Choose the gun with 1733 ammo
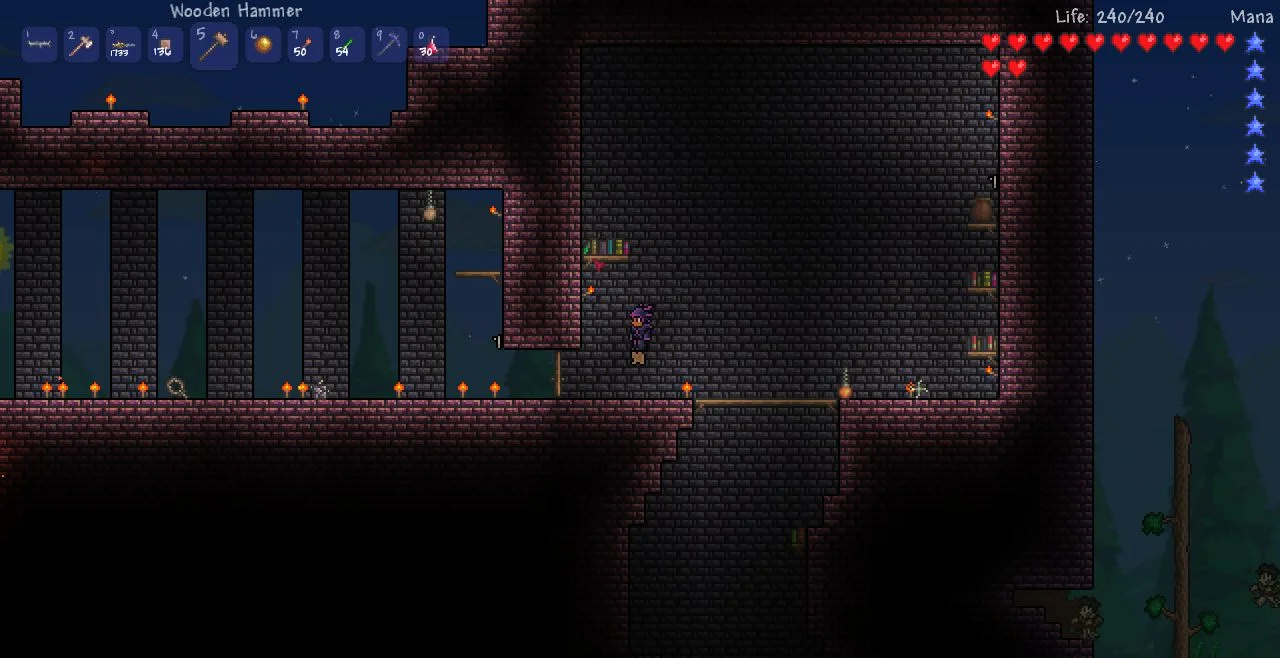1280x658 pixels. 123,45
